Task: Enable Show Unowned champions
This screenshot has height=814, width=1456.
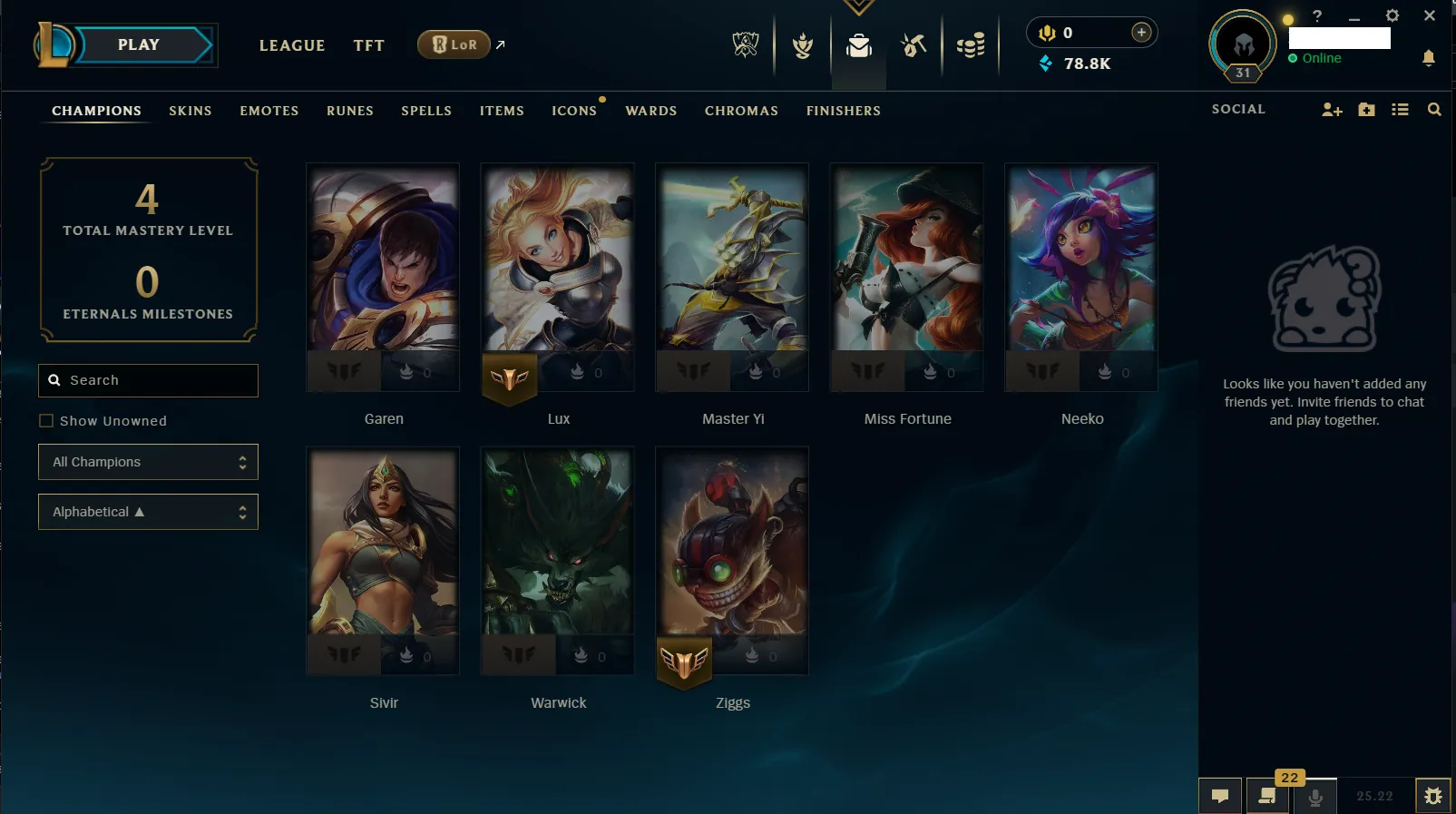Action: click(45, 420)
